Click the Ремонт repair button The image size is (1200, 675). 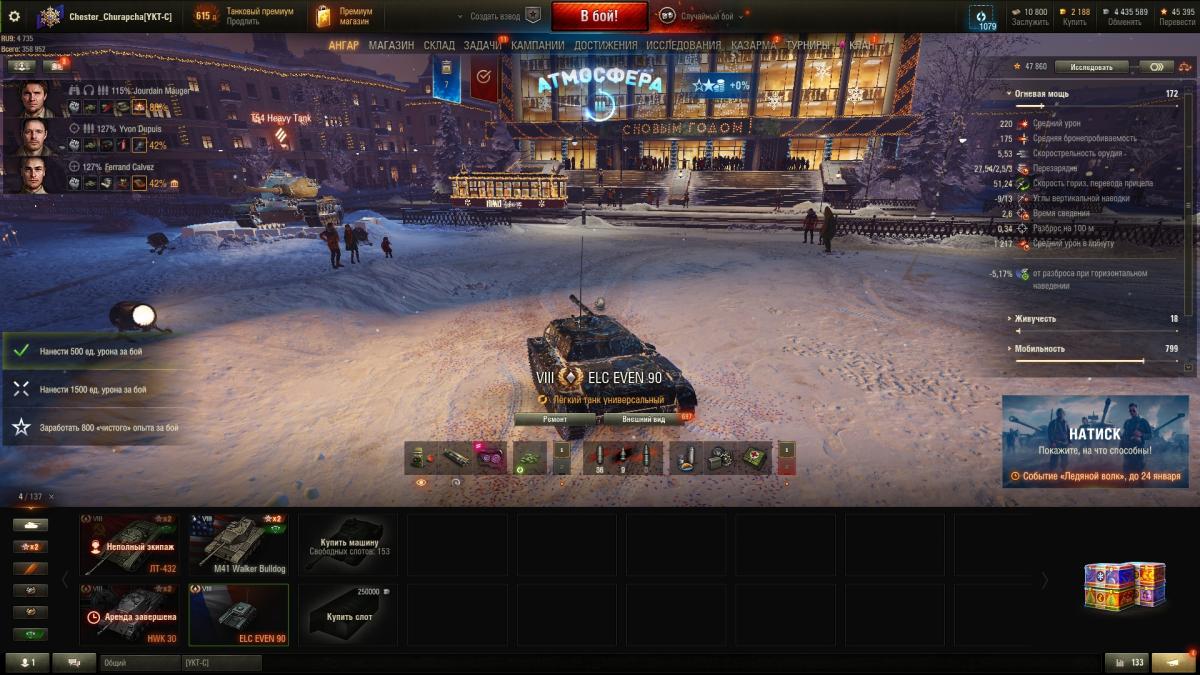point(555,419)
